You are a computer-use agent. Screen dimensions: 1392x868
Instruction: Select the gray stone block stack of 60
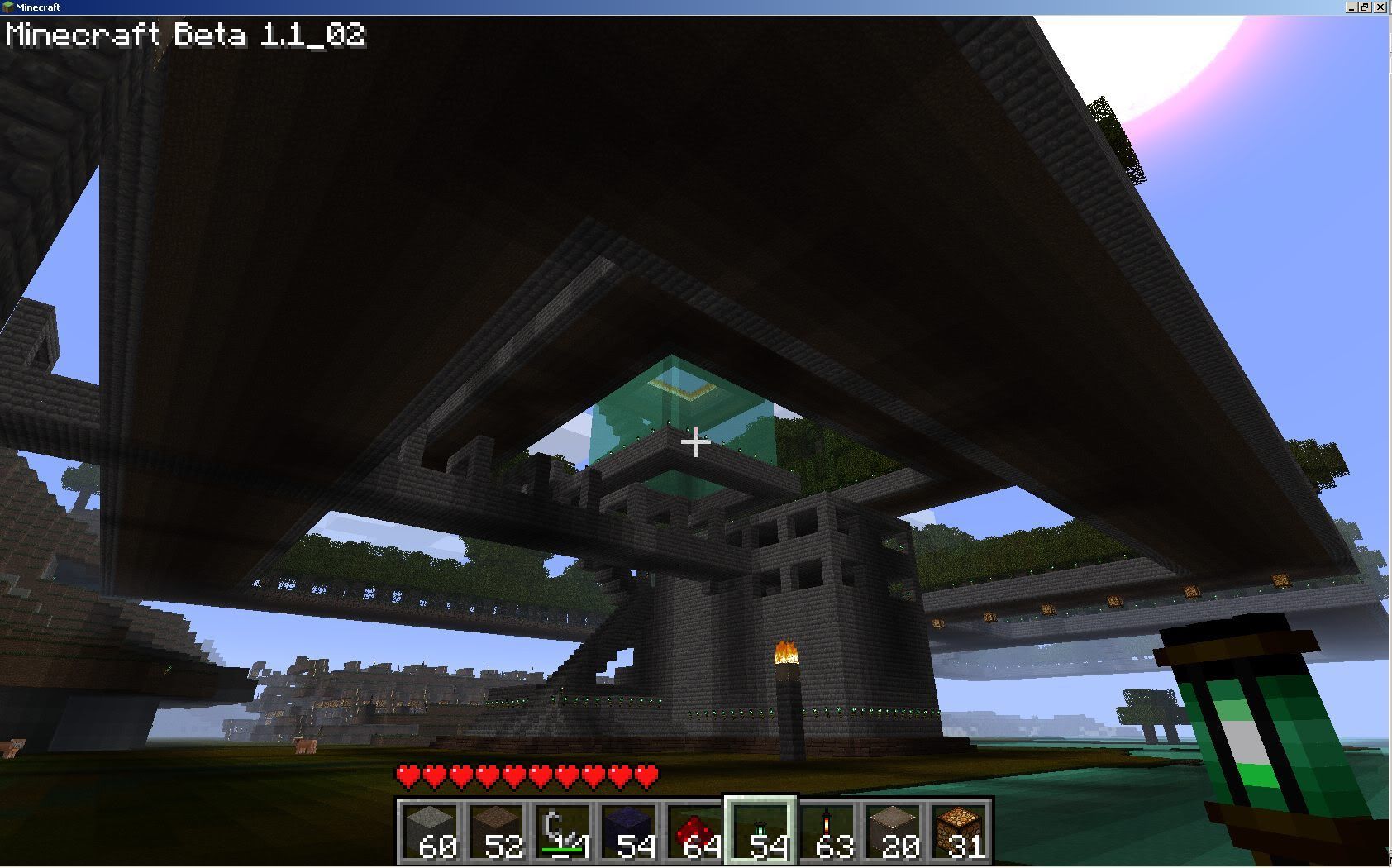pos(431,831)
